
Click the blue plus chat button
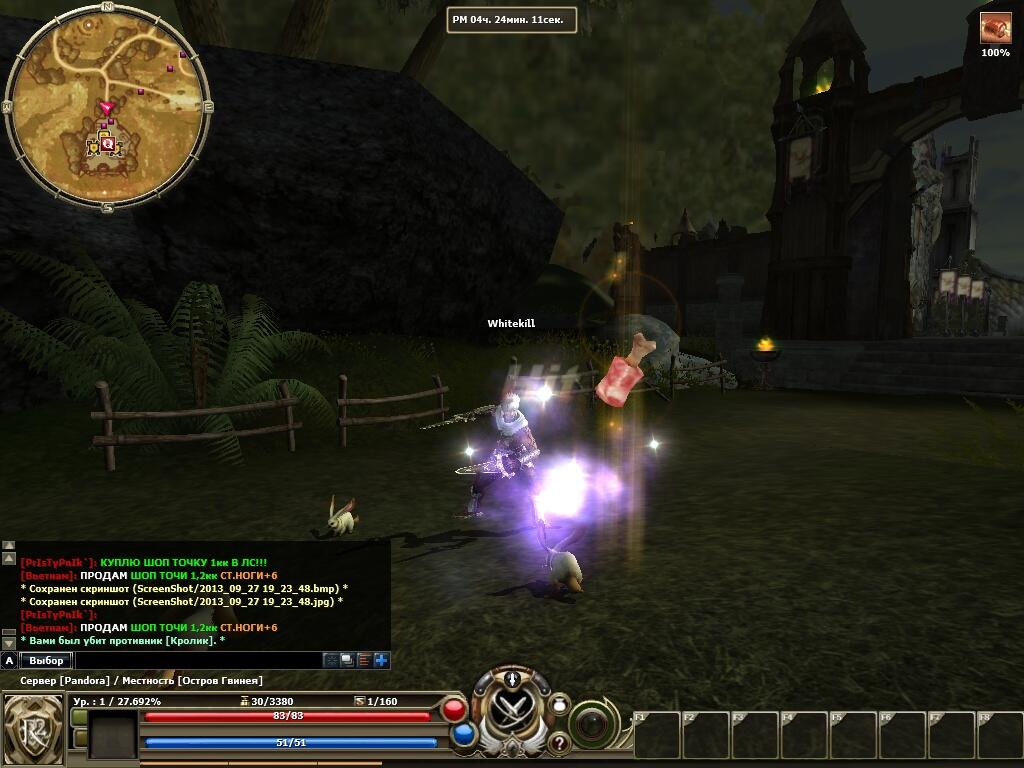381,660
